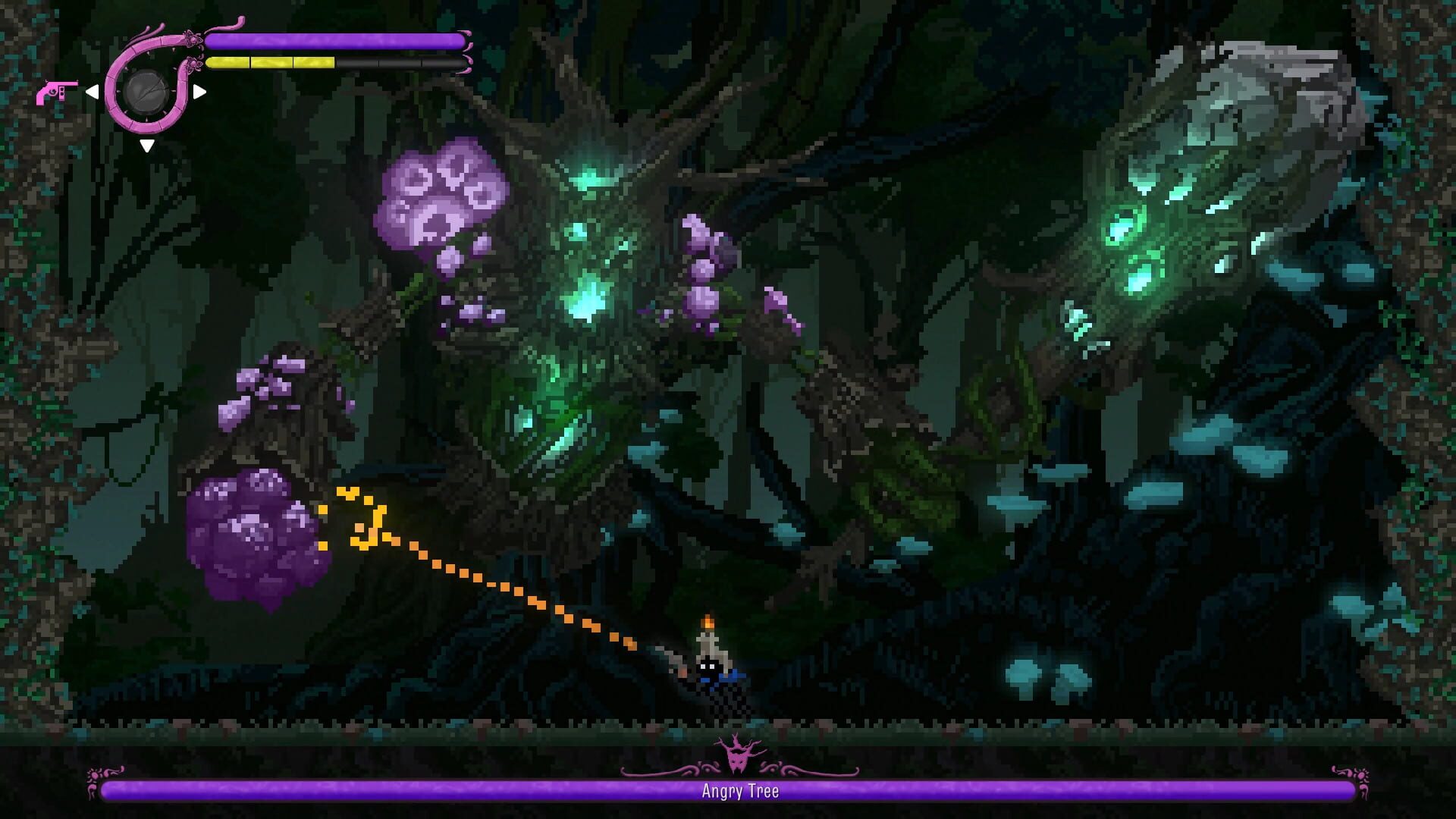
Task: Toggle the left white arrow on the weapon wheel
Action: (93, 91)
